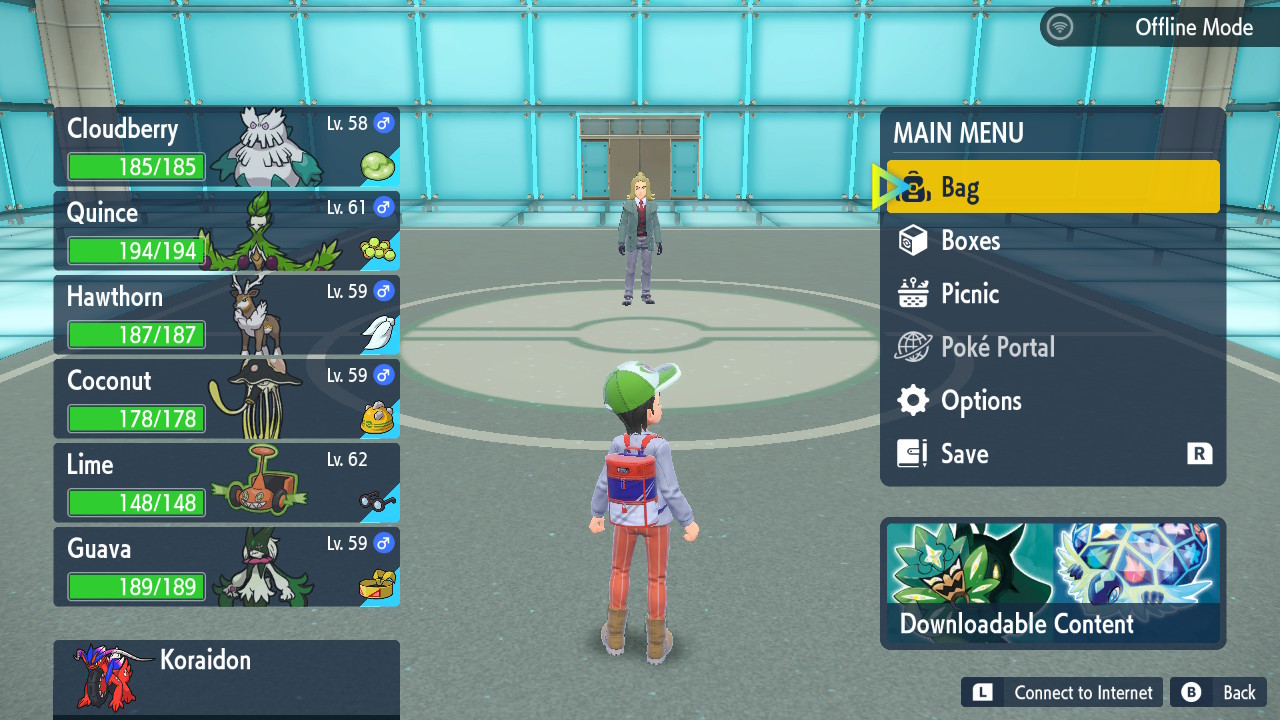
Task: Click the Connect to Internet button
Action: pyautogui.click(x=1062, y=692)
